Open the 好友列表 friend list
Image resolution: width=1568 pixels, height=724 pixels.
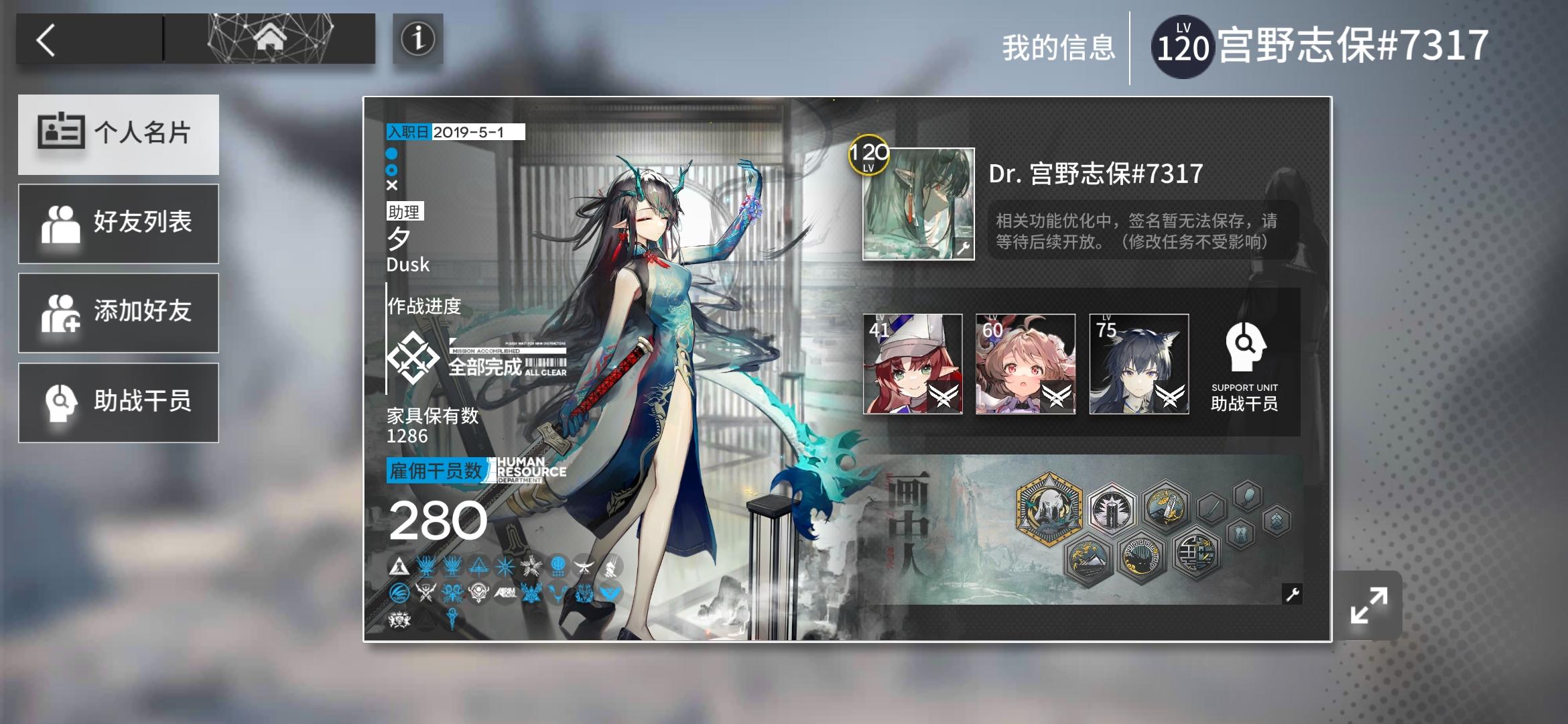click(118, 223)
